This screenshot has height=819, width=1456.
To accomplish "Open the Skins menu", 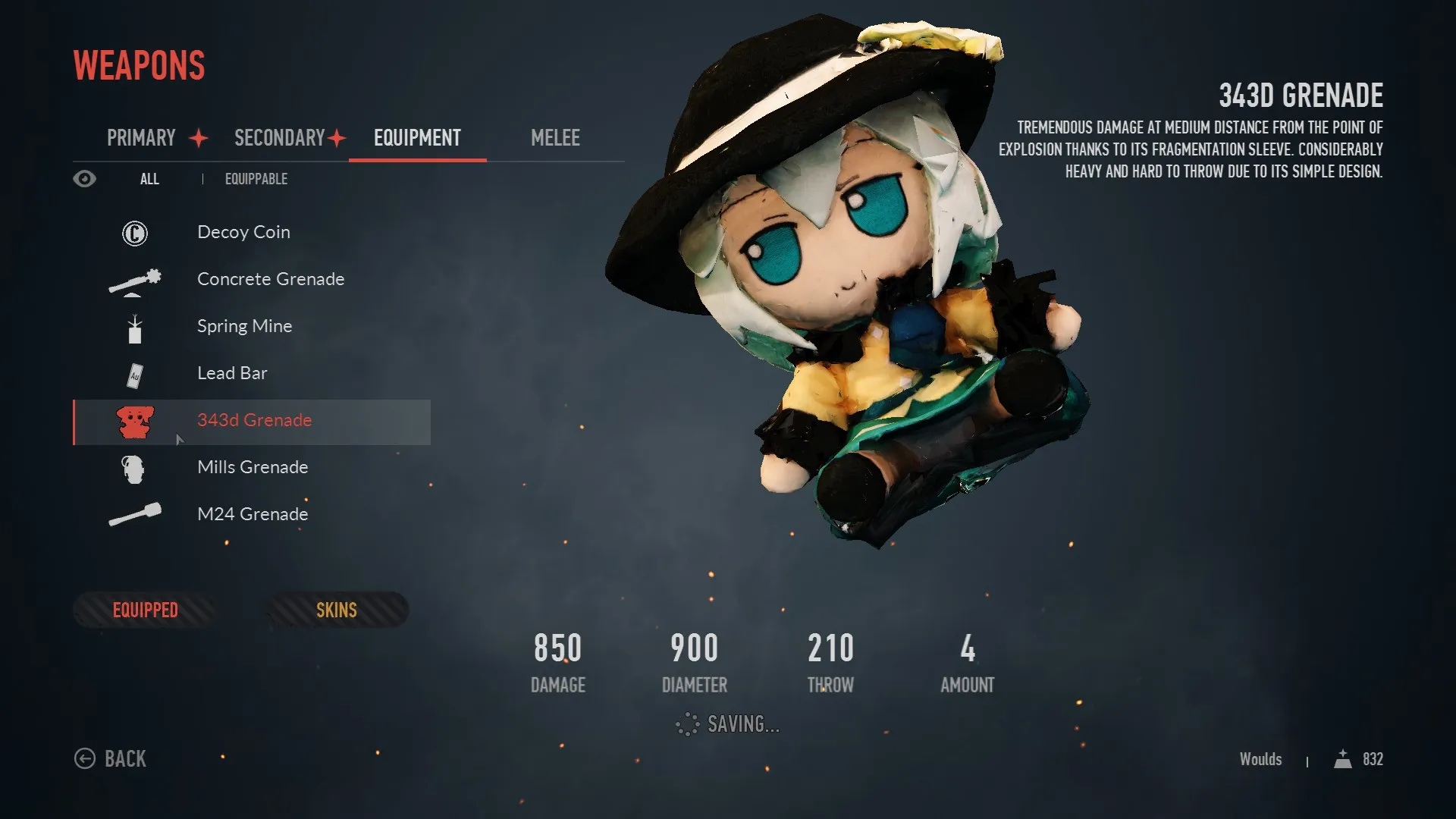I will pos(336,610).
